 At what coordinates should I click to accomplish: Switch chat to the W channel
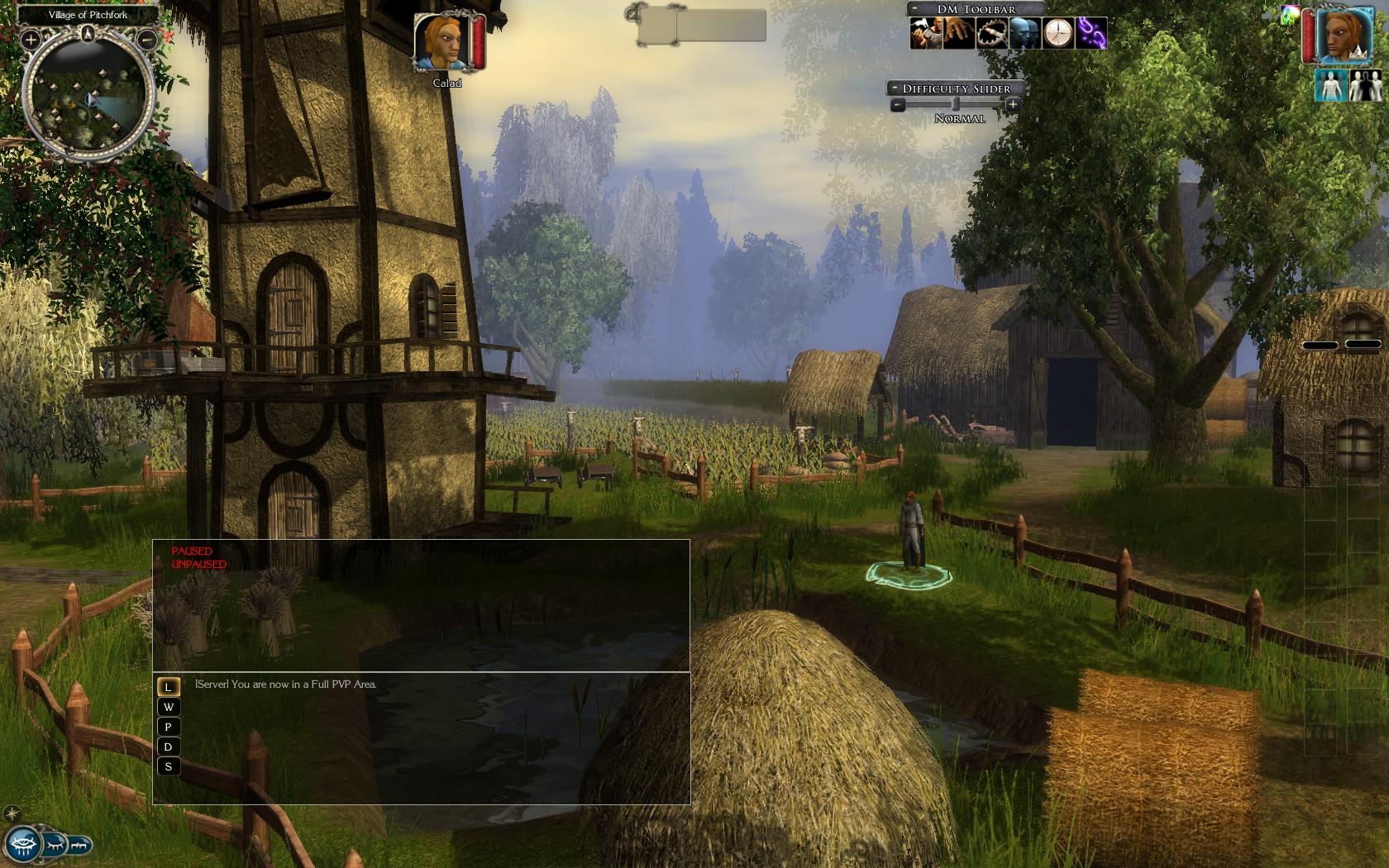coord(169,707)
